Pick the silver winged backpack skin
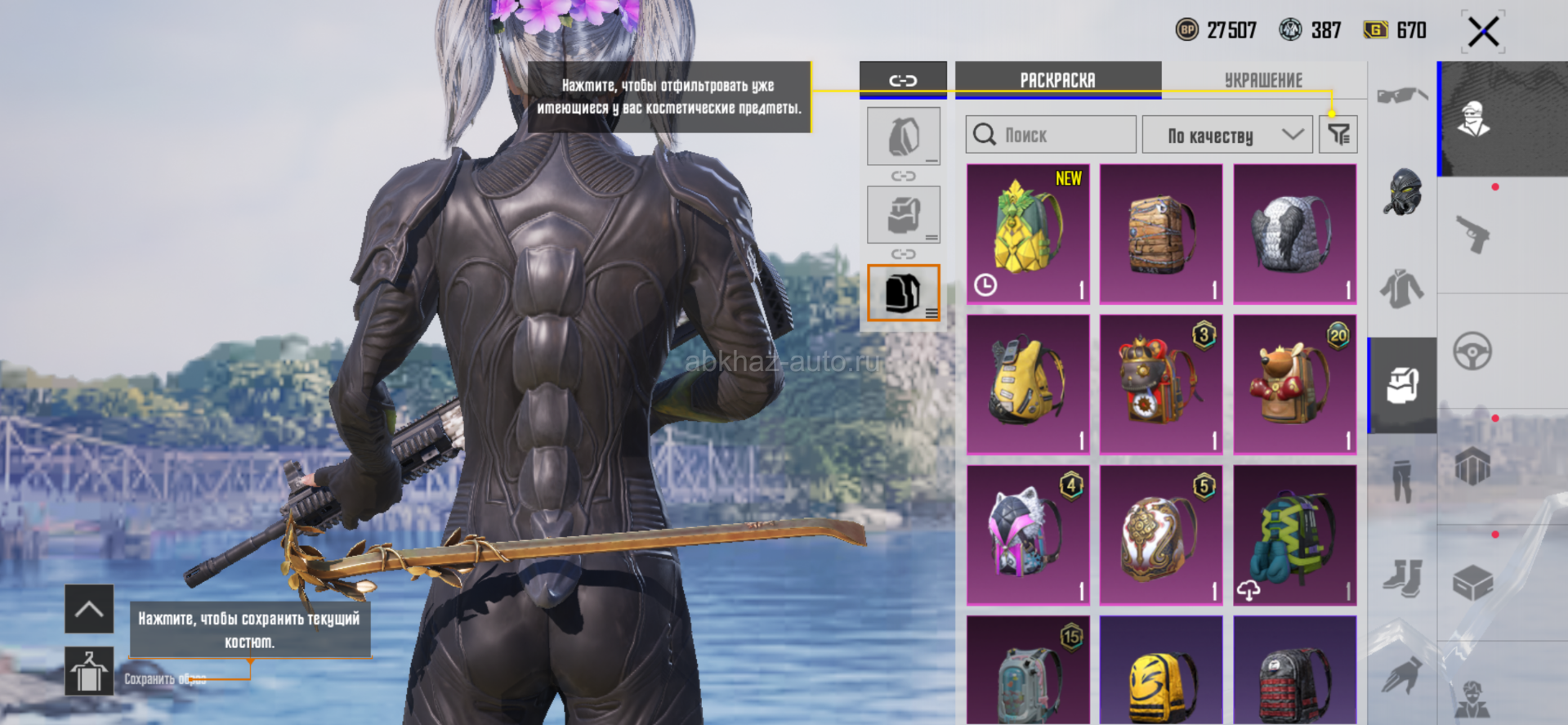The width and height of the screenshot is (1568, 725). click(x=1294, y=233)
